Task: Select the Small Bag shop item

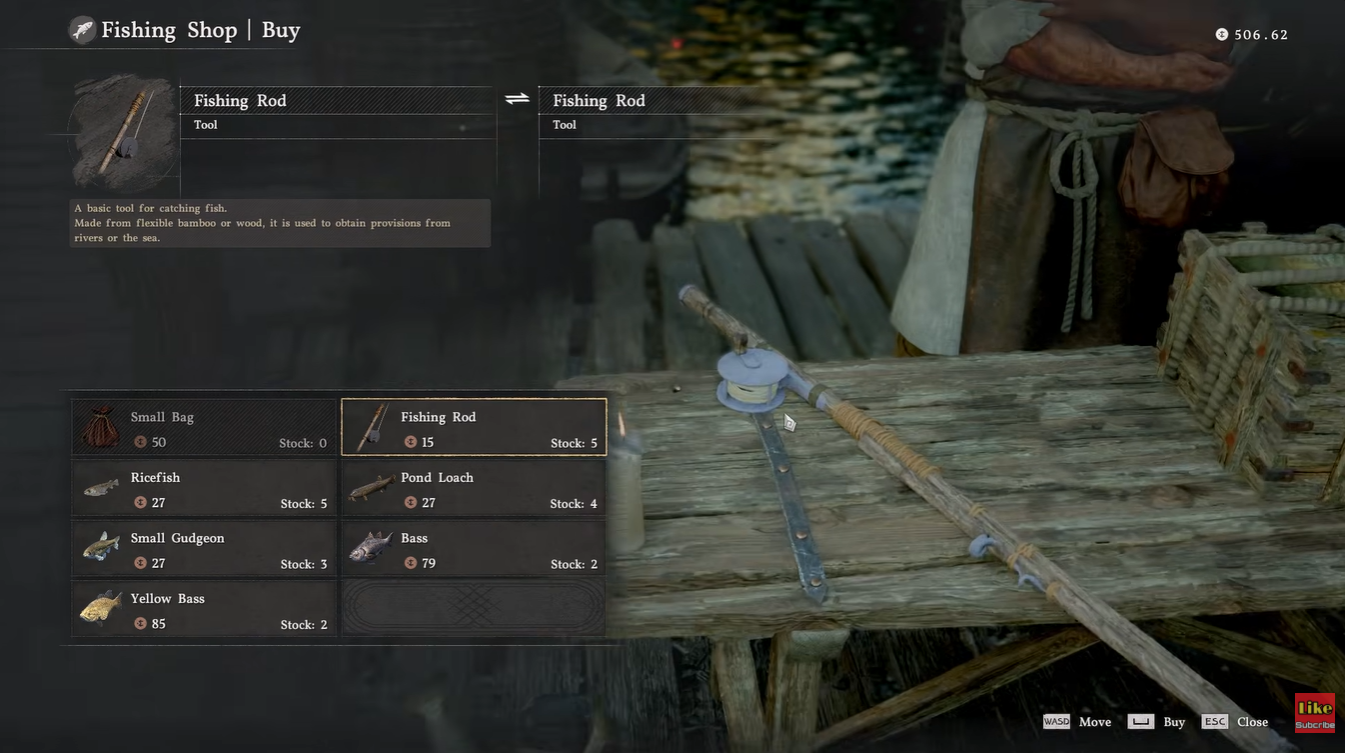Action: click(203, 428)
